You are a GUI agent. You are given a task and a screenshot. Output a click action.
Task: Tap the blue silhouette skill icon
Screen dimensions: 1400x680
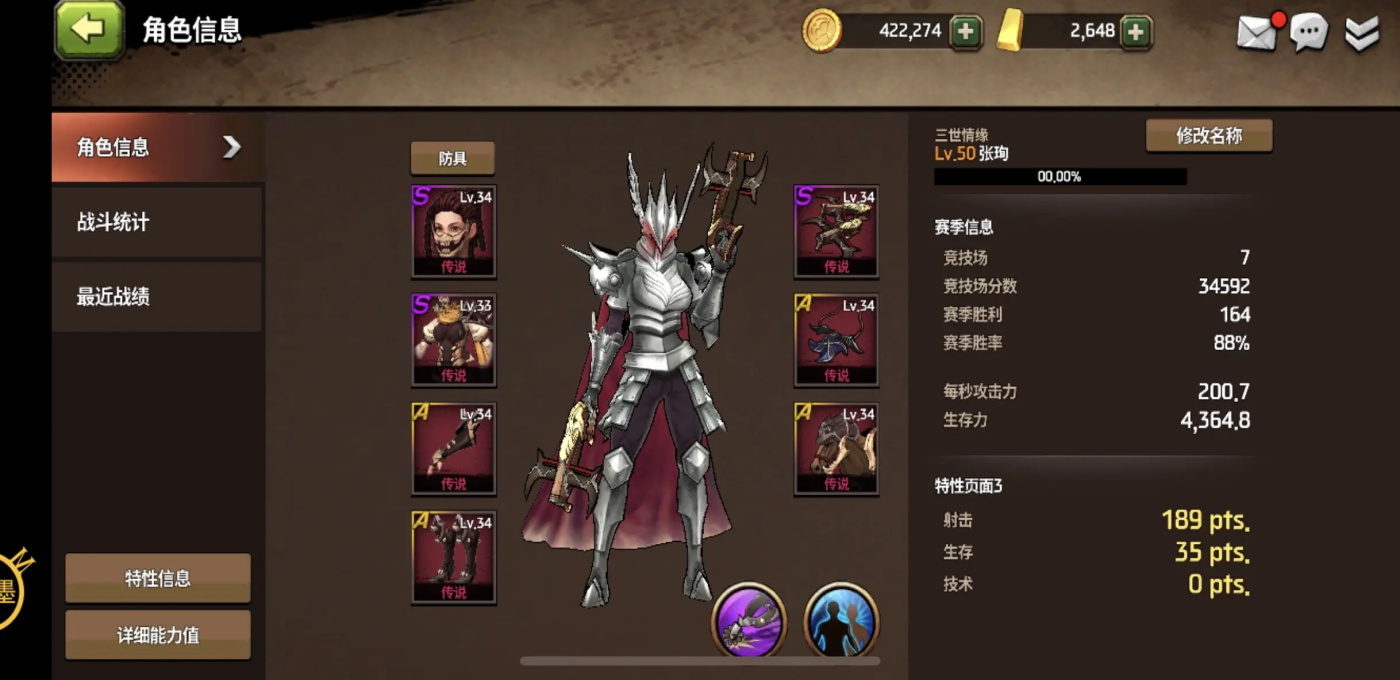pyautogui.click(x=841, y=619)
